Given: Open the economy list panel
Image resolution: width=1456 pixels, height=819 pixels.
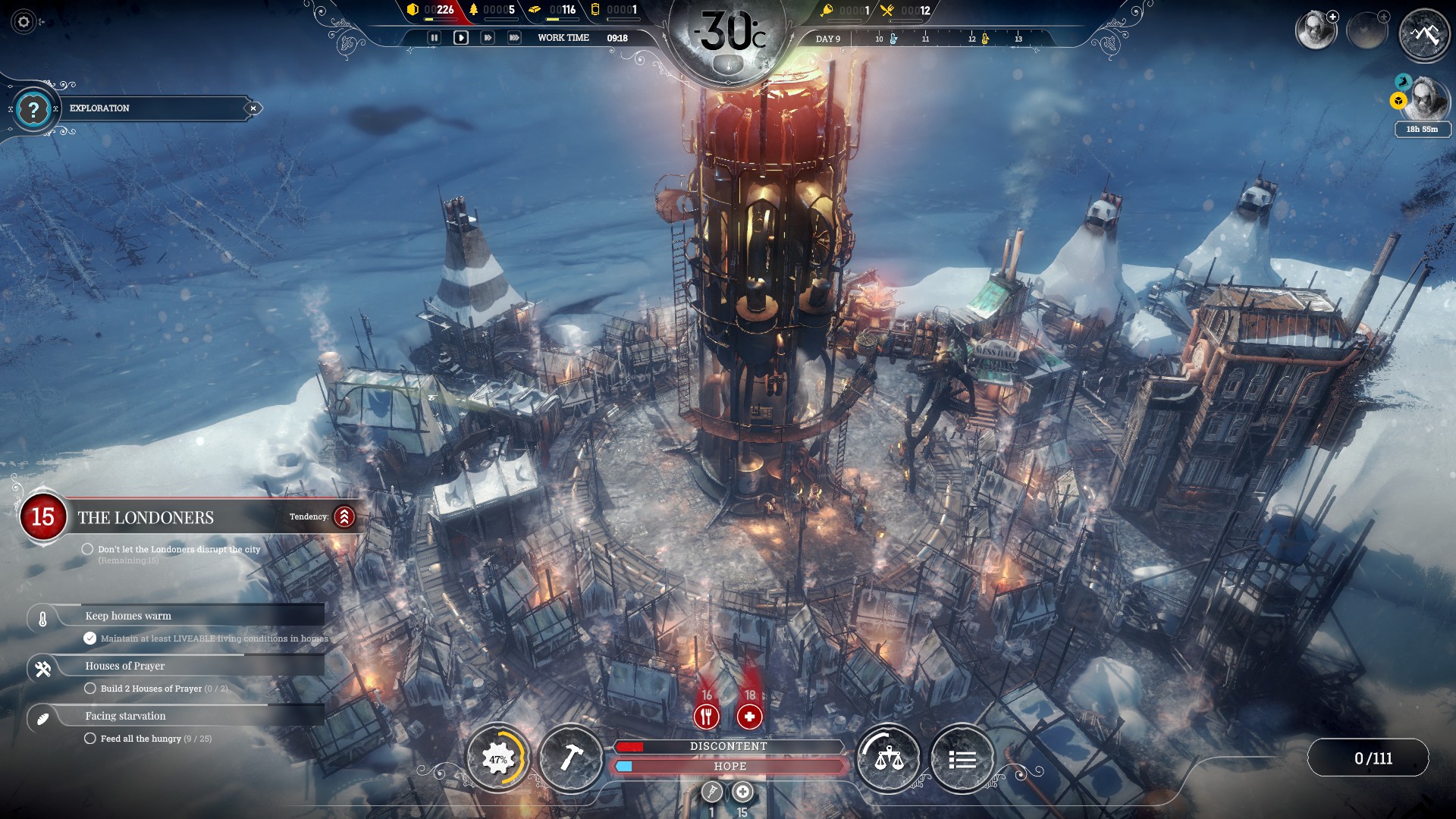Looking at the screenshot, I should pos(962,759).
